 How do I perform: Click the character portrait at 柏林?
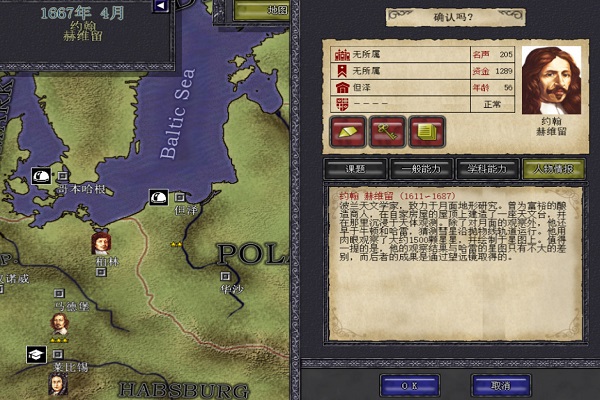pyautogui.click(x=101, y=242)
